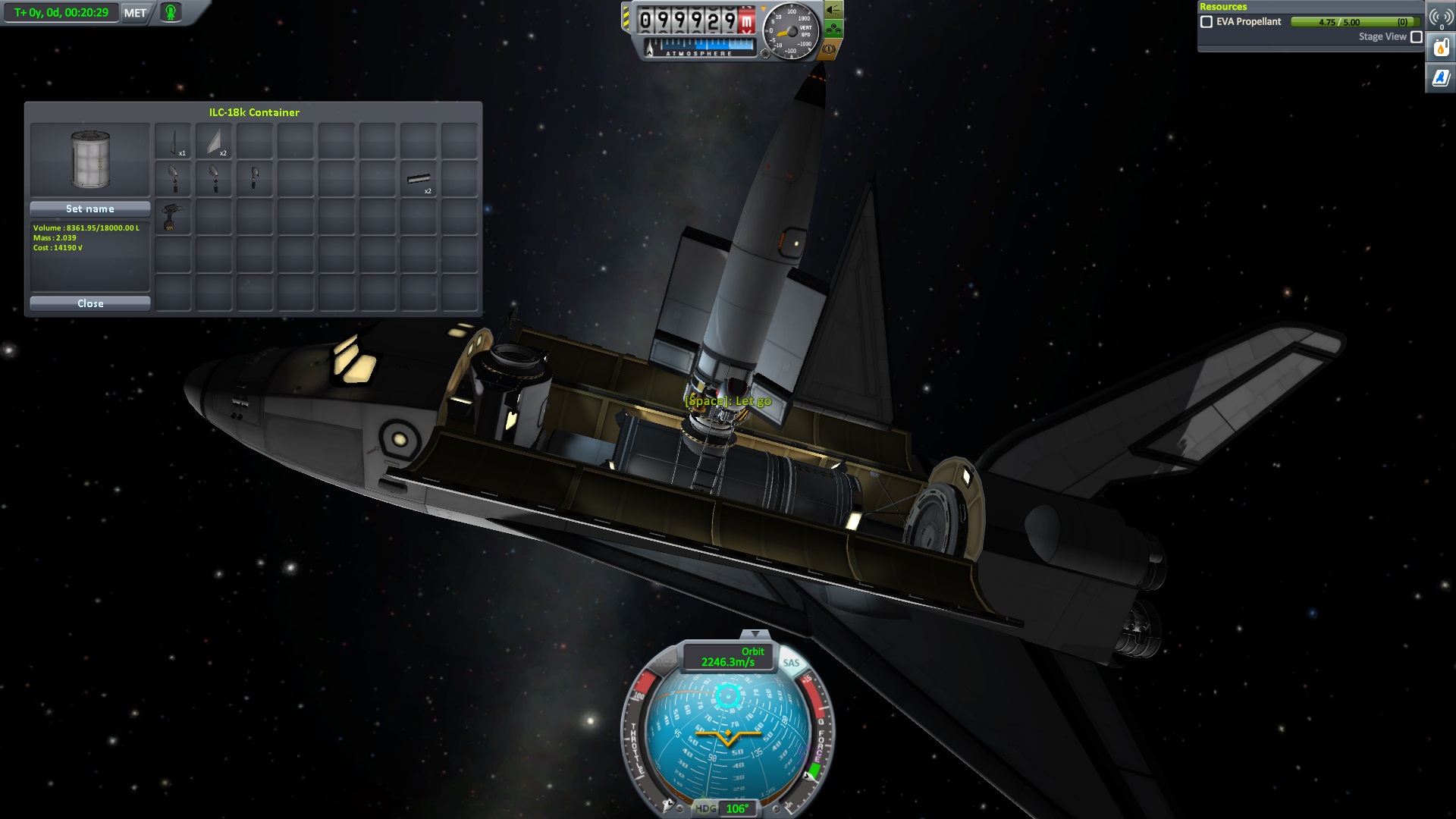The width and height of the screenshot is (1456, 819).
Task: Select the black bar item stack slot
Action: click(419, 180)
